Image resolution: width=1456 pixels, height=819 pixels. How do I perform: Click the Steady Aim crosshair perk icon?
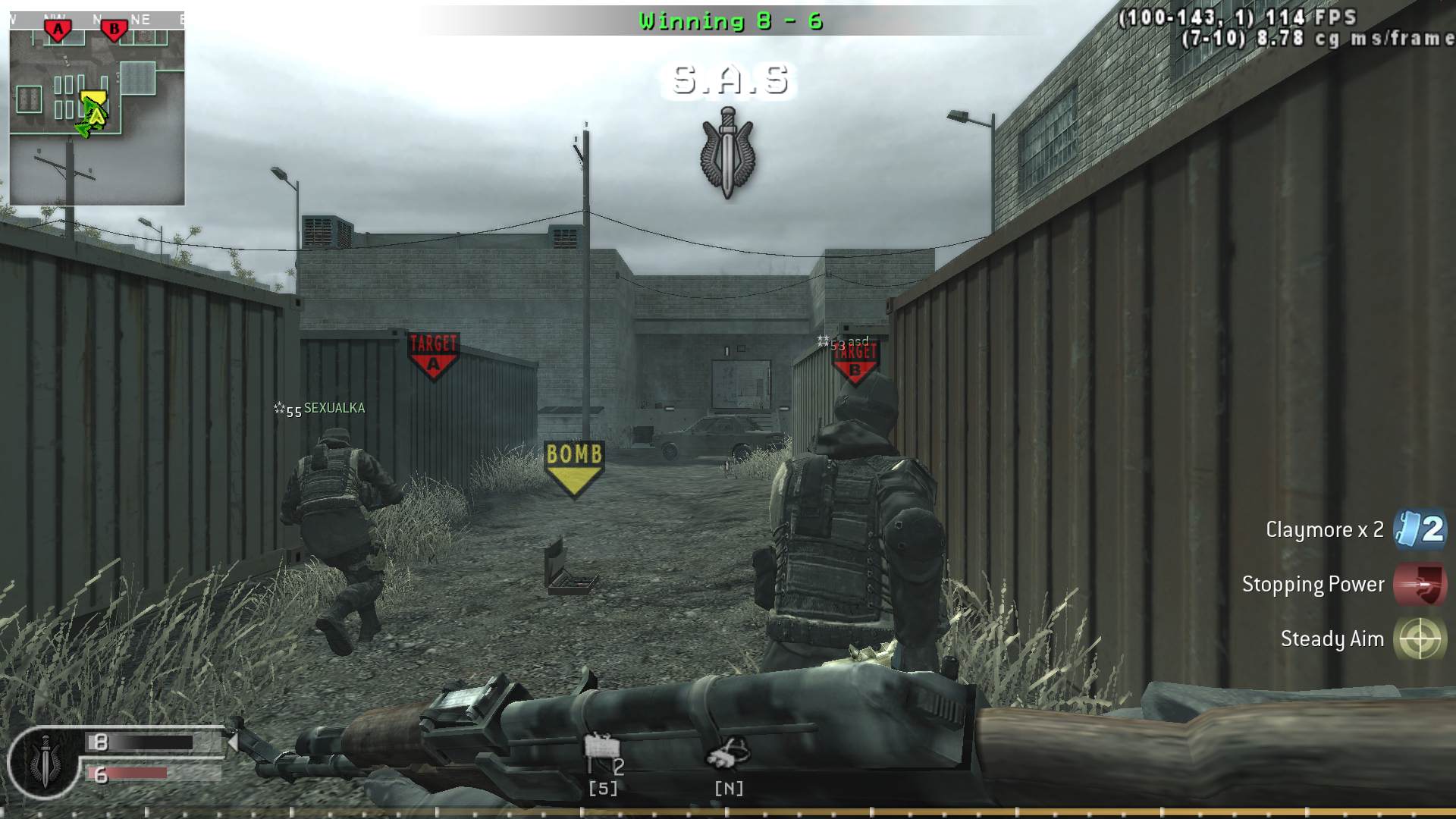click(x=1420, y=639)
